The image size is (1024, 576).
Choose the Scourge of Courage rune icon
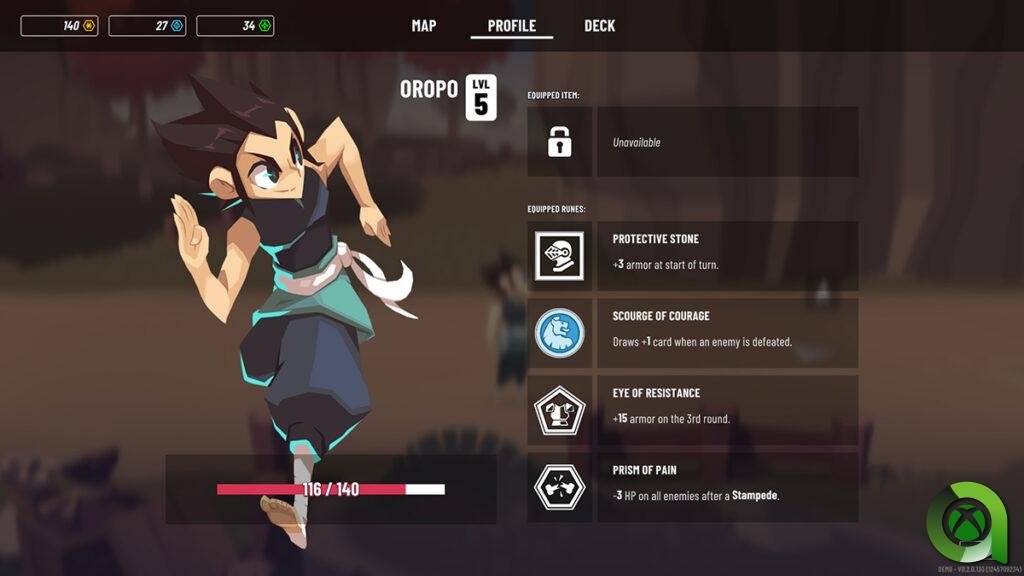point(560,333)
